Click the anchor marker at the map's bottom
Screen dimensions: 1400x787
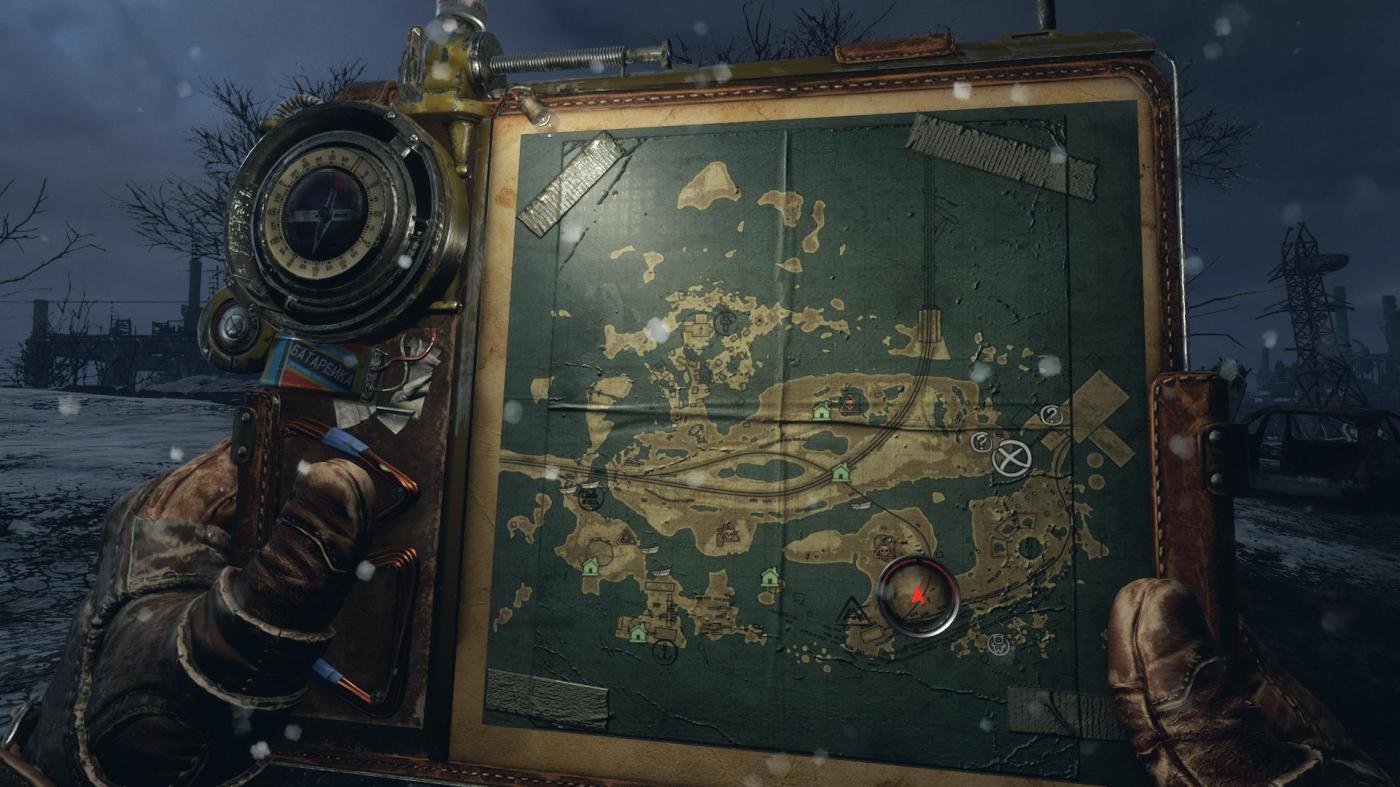click(x=661, y=652)
